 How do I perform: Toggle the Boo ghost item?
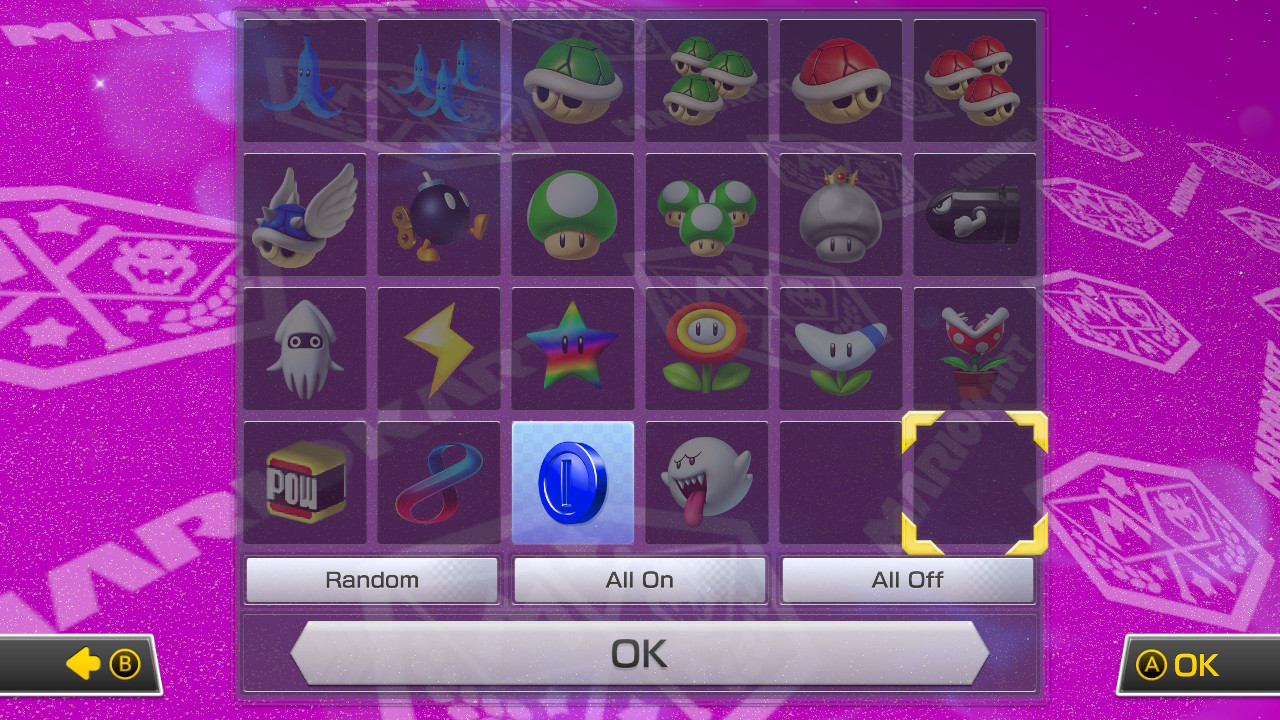[706, 482]
